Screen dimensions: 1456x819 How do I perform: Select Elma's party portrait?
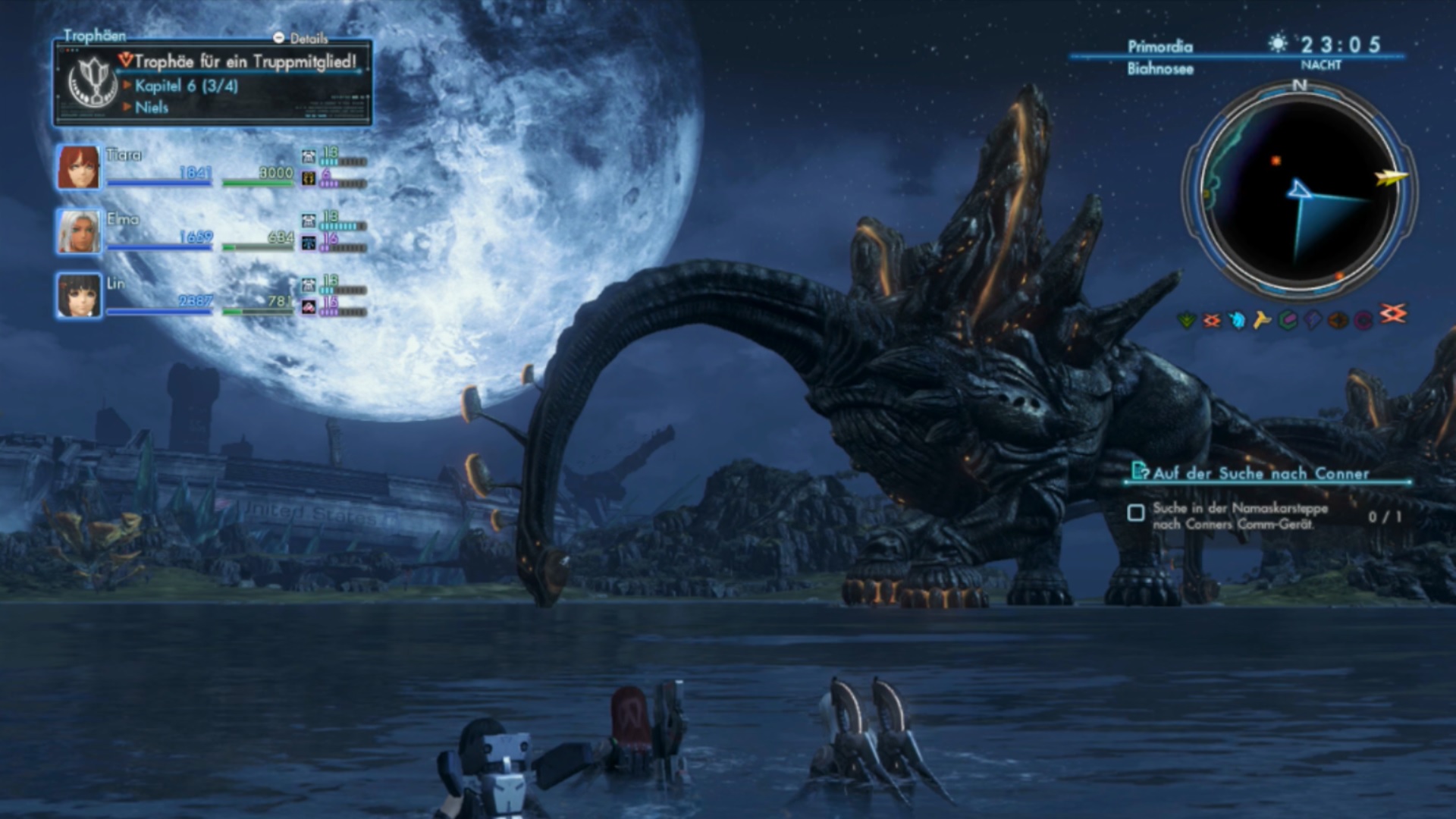[78, 231]
